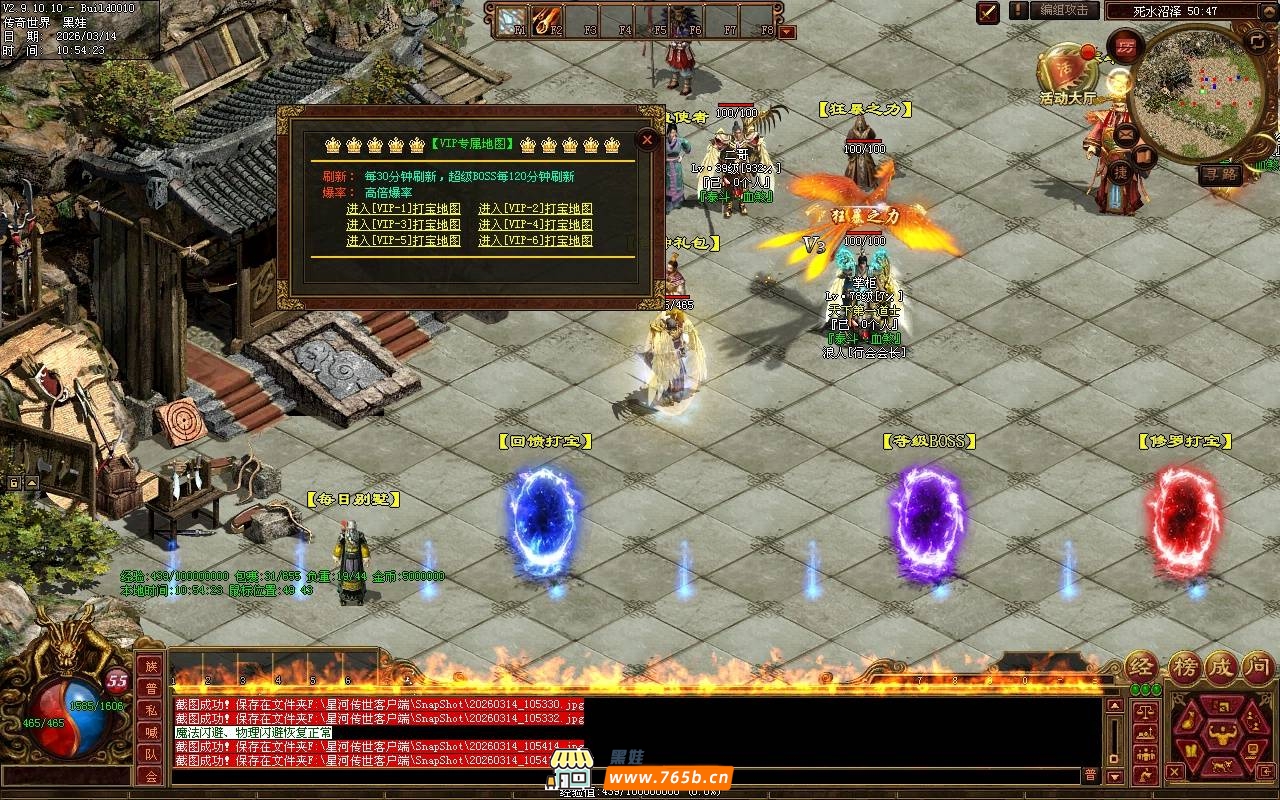Enter the VIP-4 treasure map

click(535, 225)
